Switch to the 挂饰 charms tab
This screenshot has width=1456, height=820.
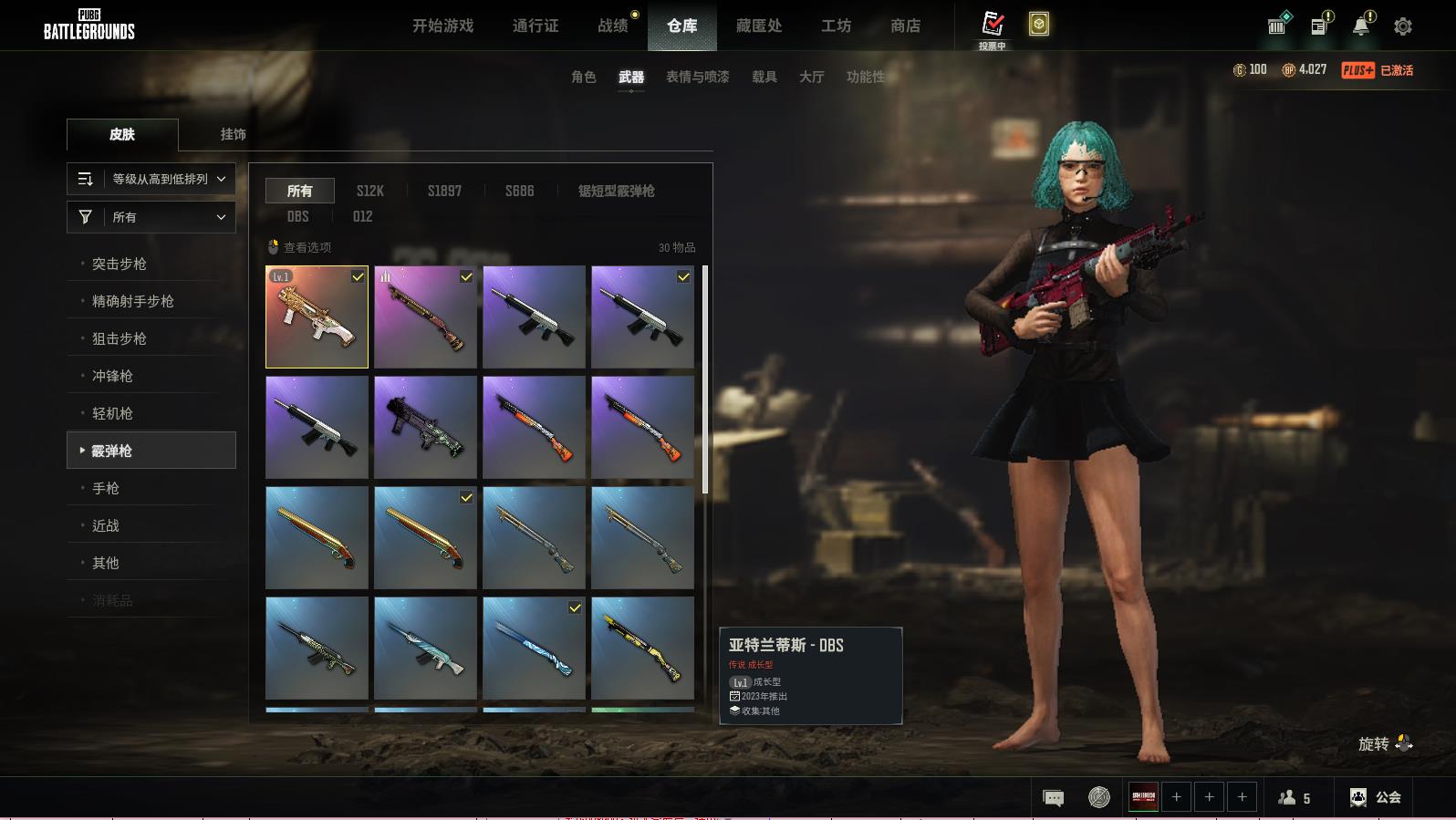pos(233,134)
